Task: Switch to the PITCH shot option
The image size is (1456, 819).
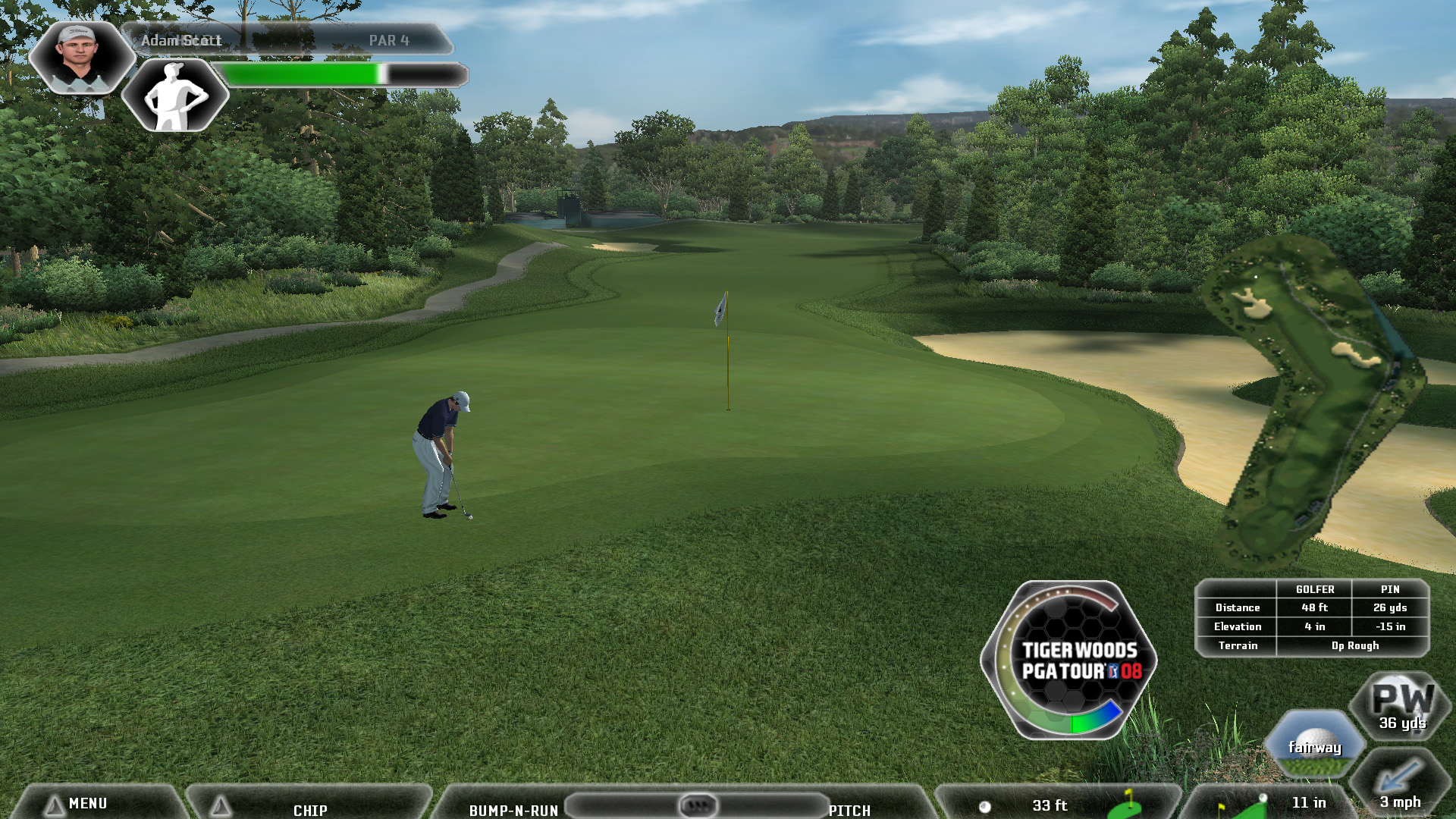Action: click(849, 810)
